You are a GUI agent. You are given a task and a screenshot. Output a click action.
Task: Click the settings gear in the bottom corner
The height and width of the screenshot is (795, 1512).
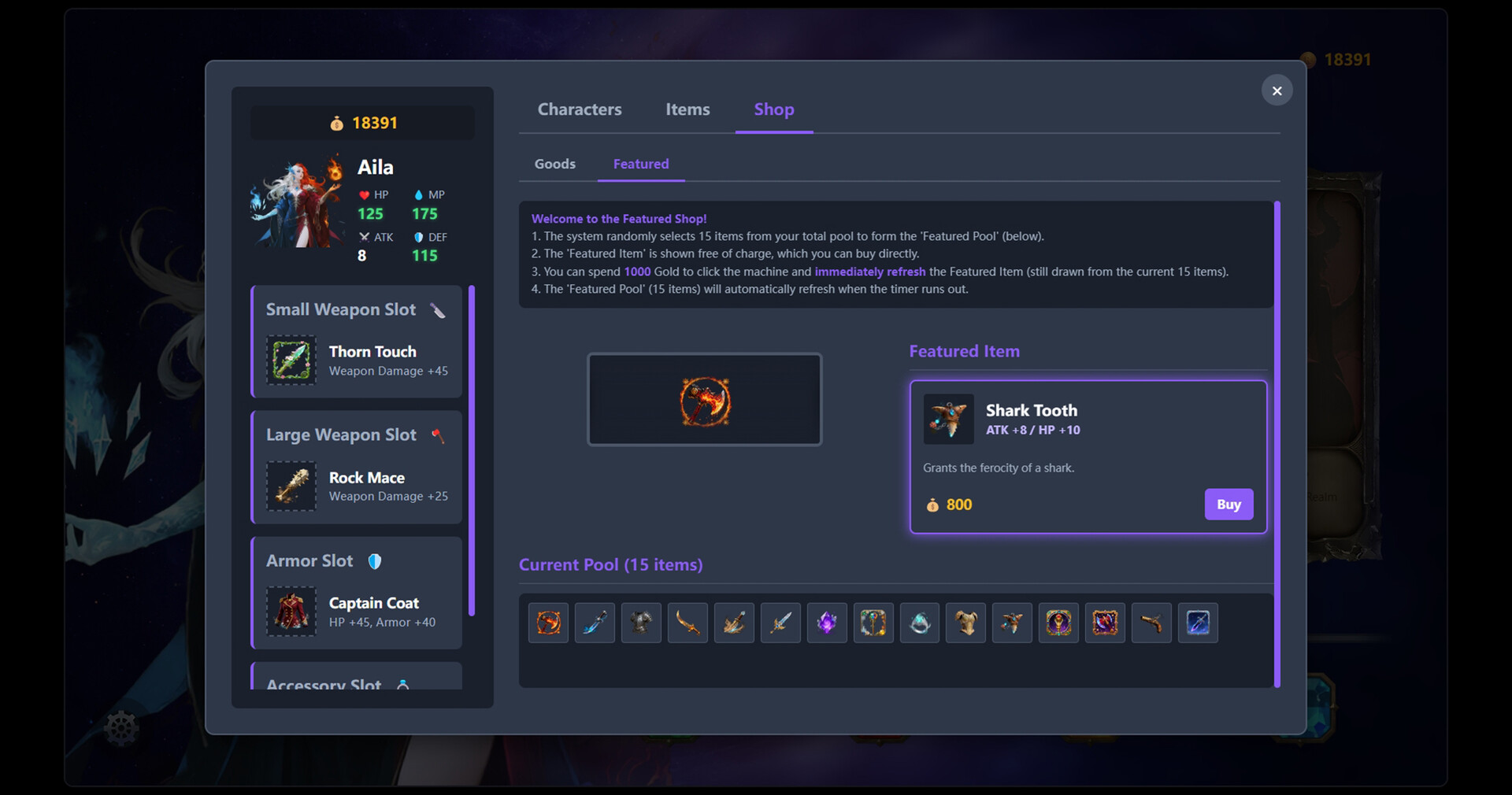pos(122,728)
